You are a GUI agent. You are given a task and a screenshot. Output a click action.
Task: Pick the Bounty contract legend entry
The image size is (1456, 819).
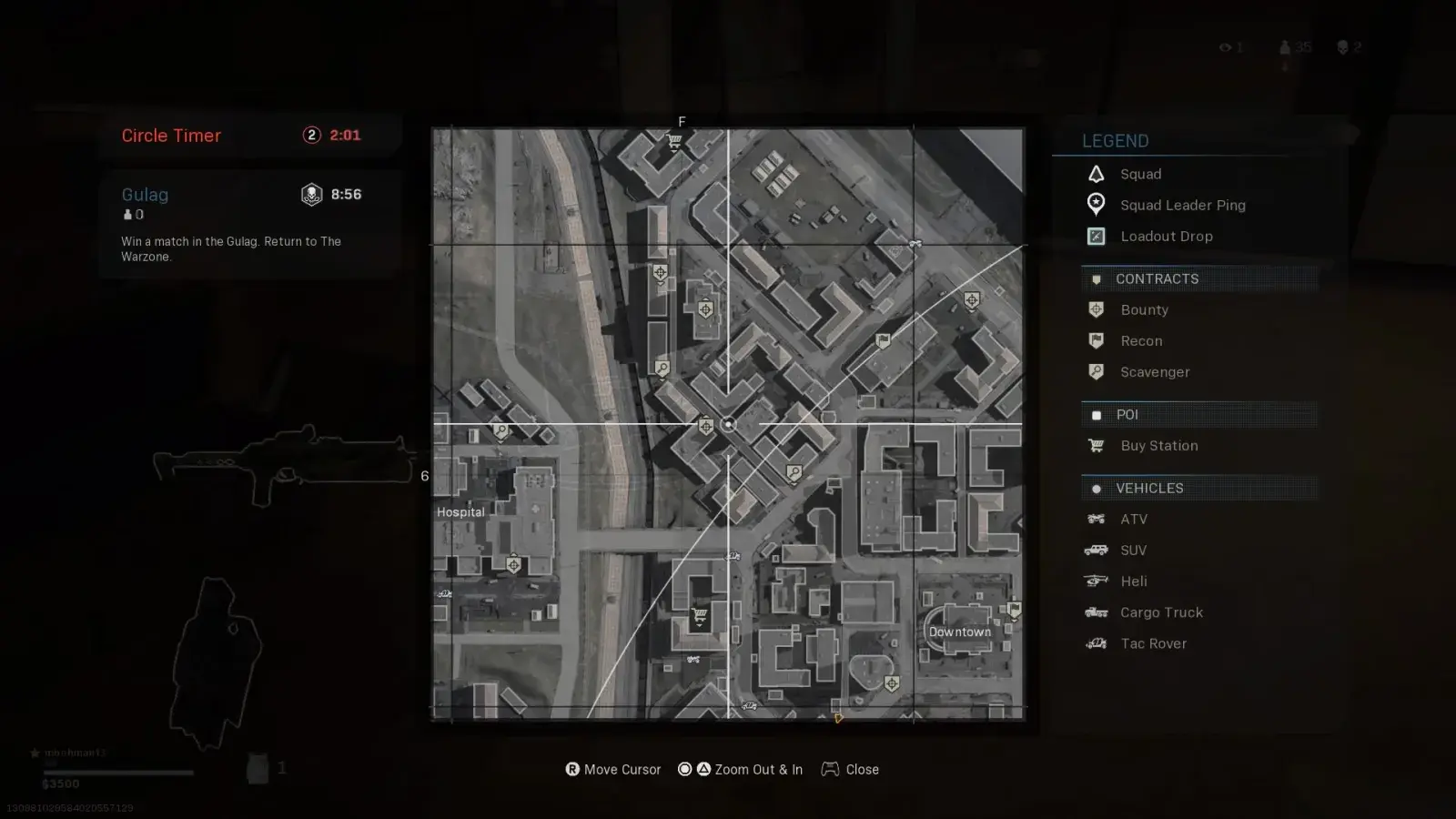coord(1144,309)
